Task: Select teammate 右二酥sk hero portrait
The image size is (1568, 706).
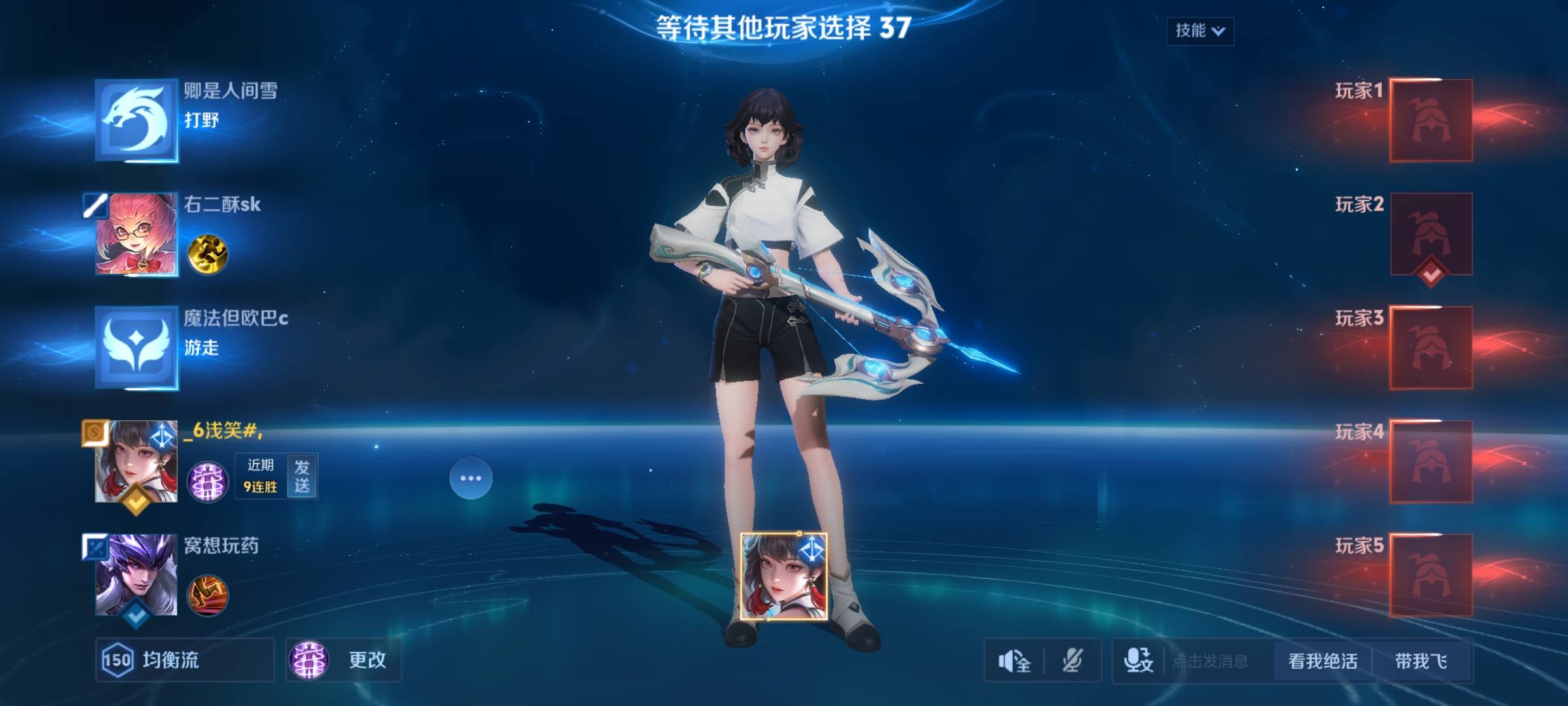Action: [x=137, y=234]
